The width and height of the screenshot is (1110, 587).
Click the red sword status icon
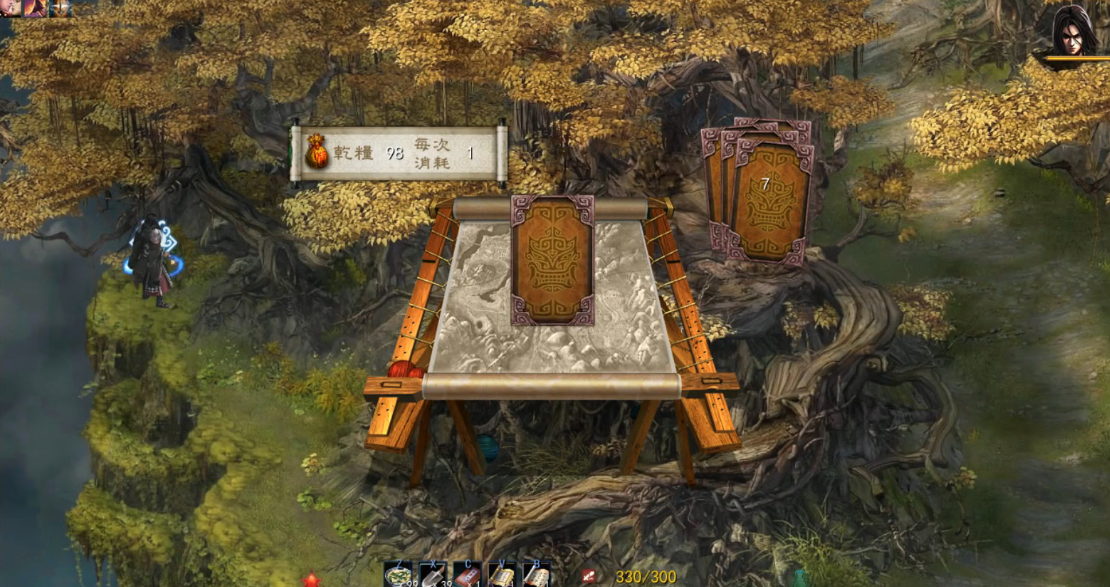(589, 577)
